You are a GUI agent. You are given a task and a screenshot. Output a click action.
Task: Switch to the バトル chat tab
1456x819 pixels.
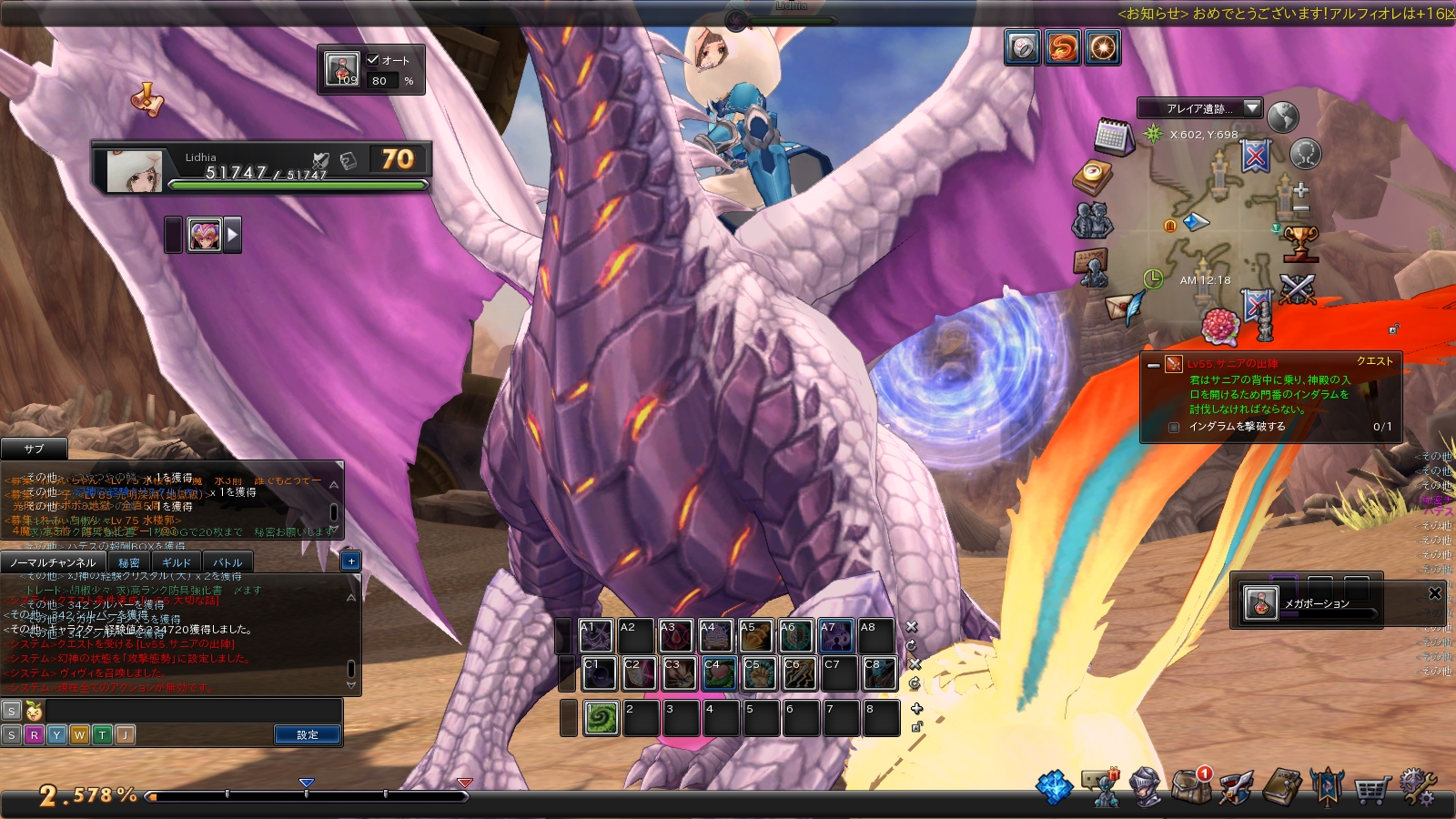click(x=227, y=562)
